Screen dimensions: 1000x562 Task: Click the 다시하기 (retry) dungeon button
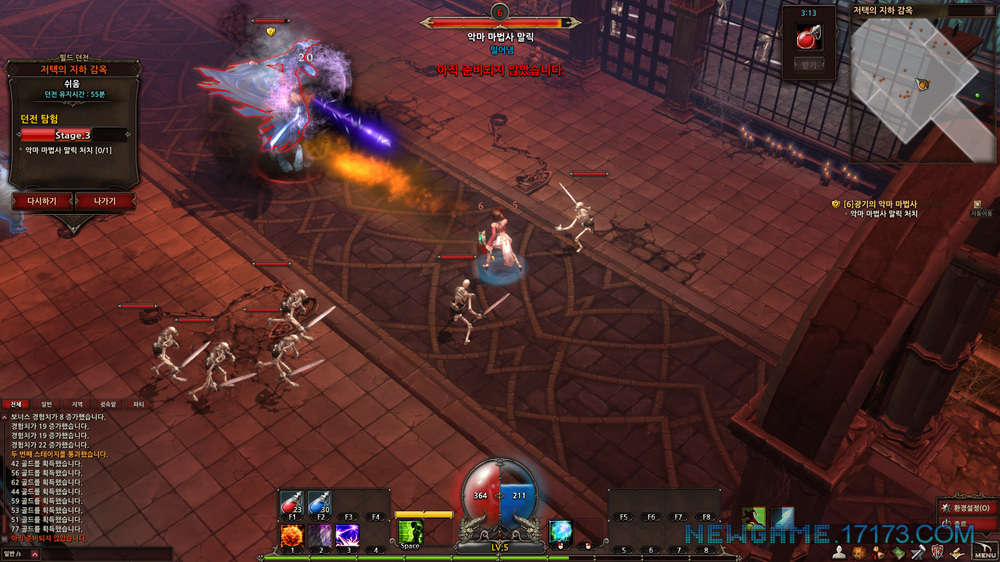click(41, 201)
